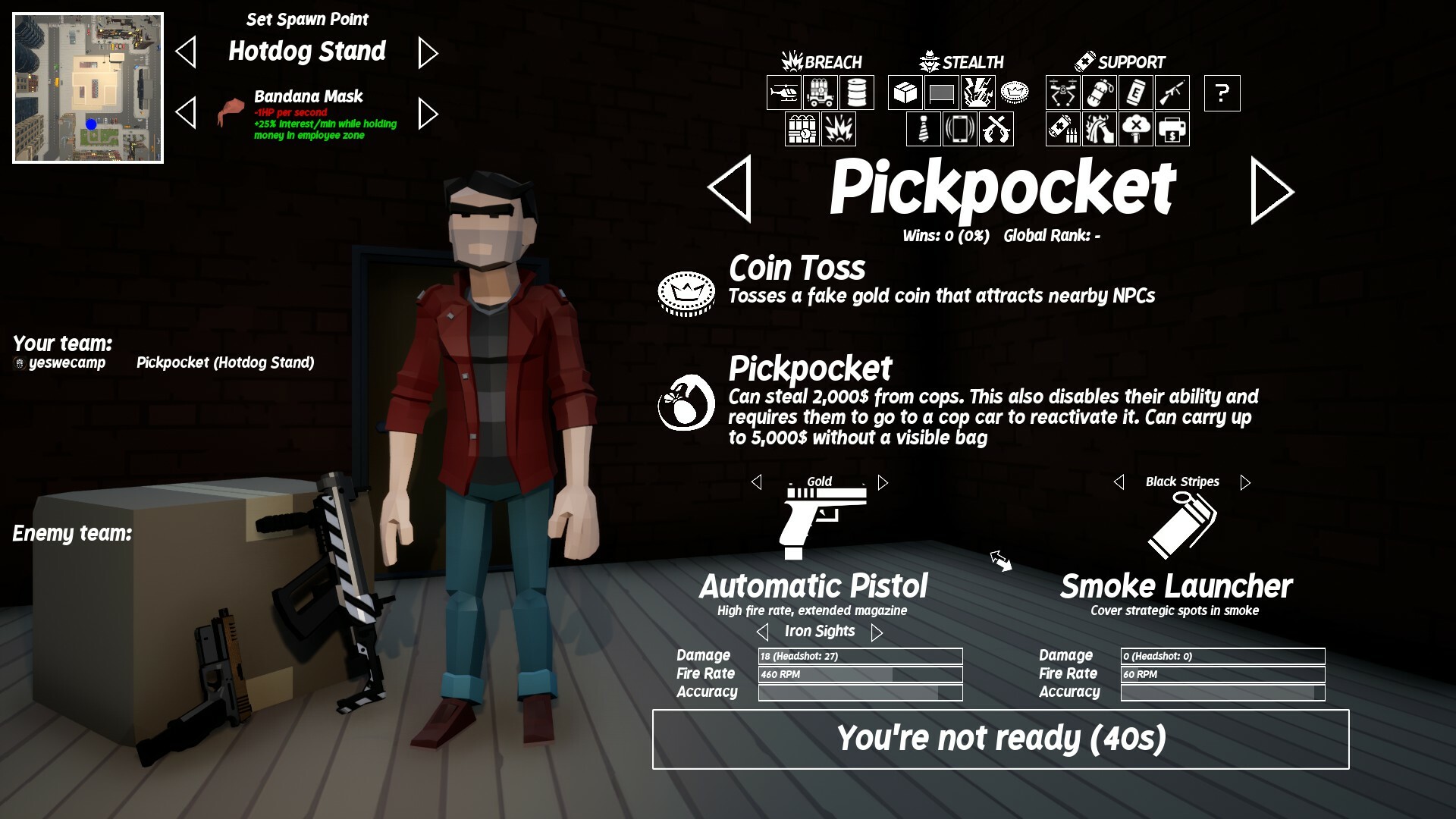Choose the phone icon under STEALTH
The height and width of the screenshot is (819, 1456).
pos(960,128)
